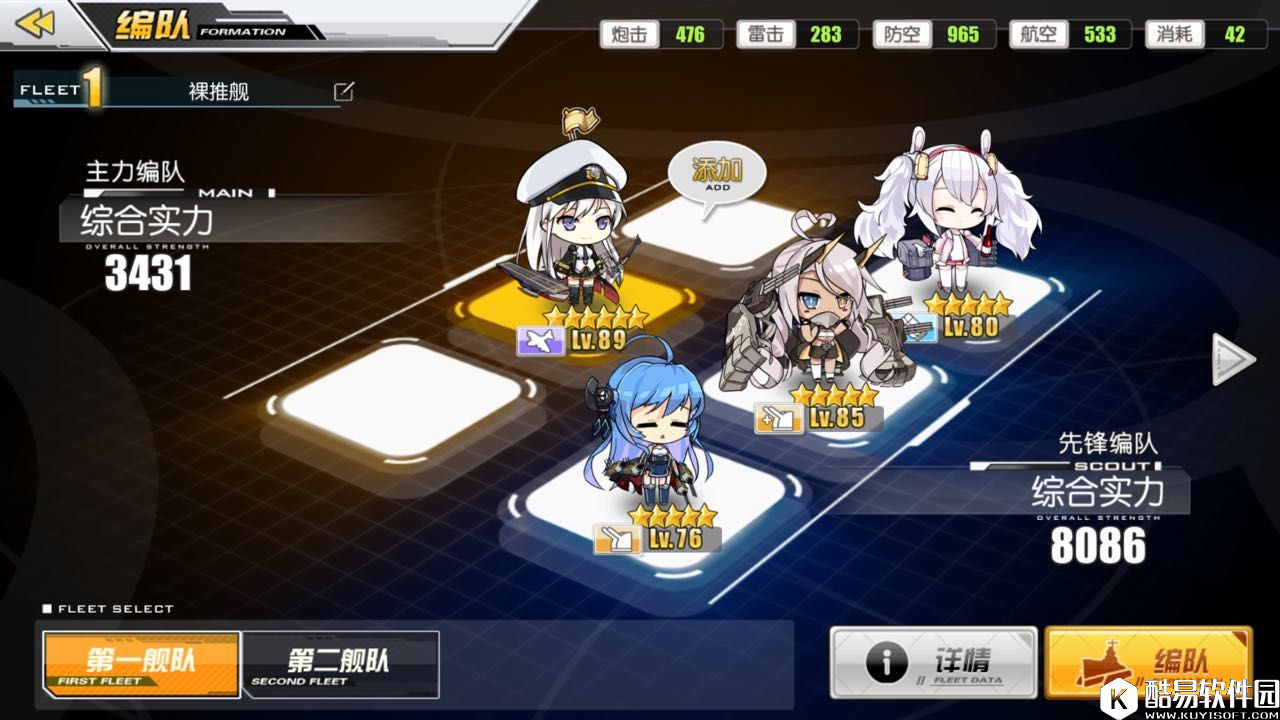
Task: Open the 详情 Fleet Data details
Action: [x=933, y=662]
